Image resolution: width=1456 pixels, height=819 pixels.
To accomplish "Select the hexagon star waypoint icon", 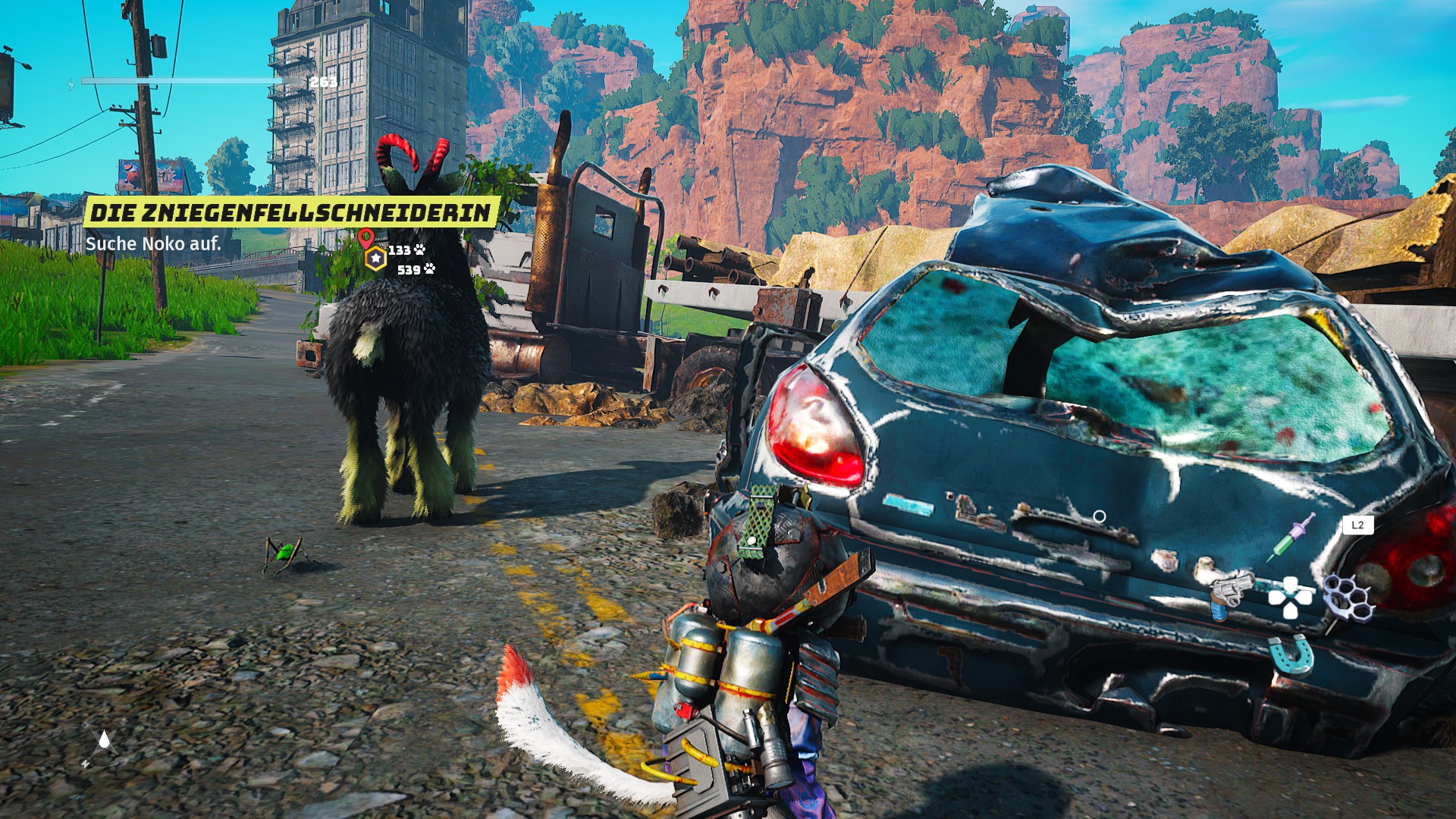I will click(375, 259).
